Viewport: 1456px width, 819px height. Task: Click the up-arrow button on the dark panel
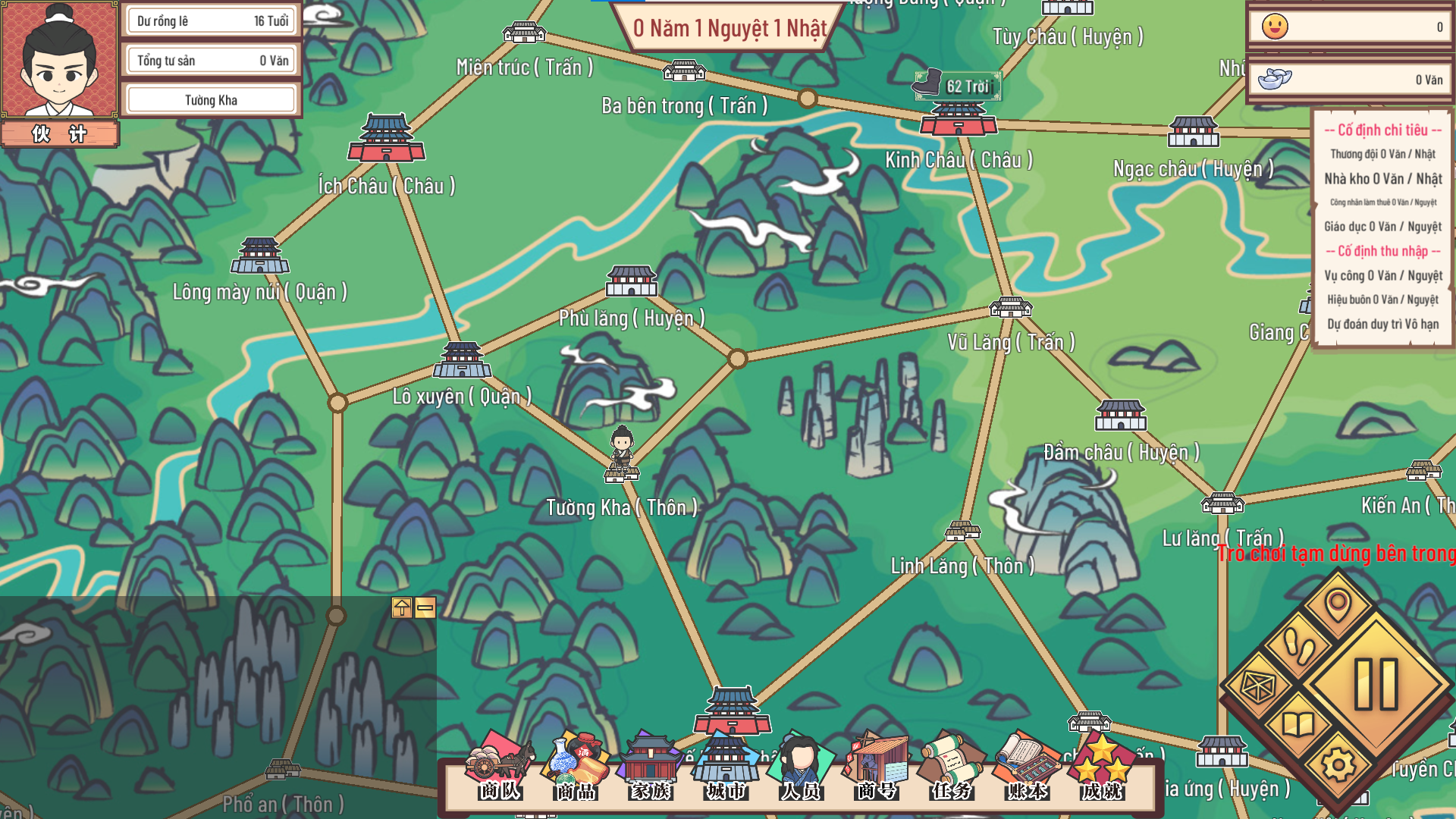coord(401,607)
